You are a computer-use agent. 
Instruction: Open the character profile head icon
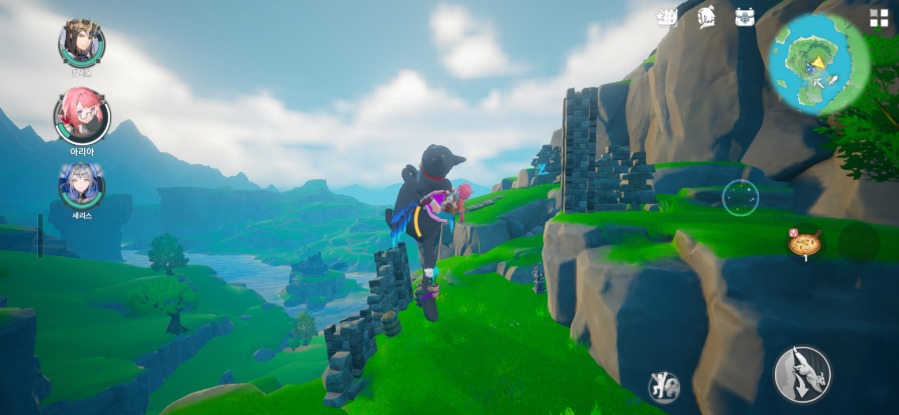tap(706, 17)
